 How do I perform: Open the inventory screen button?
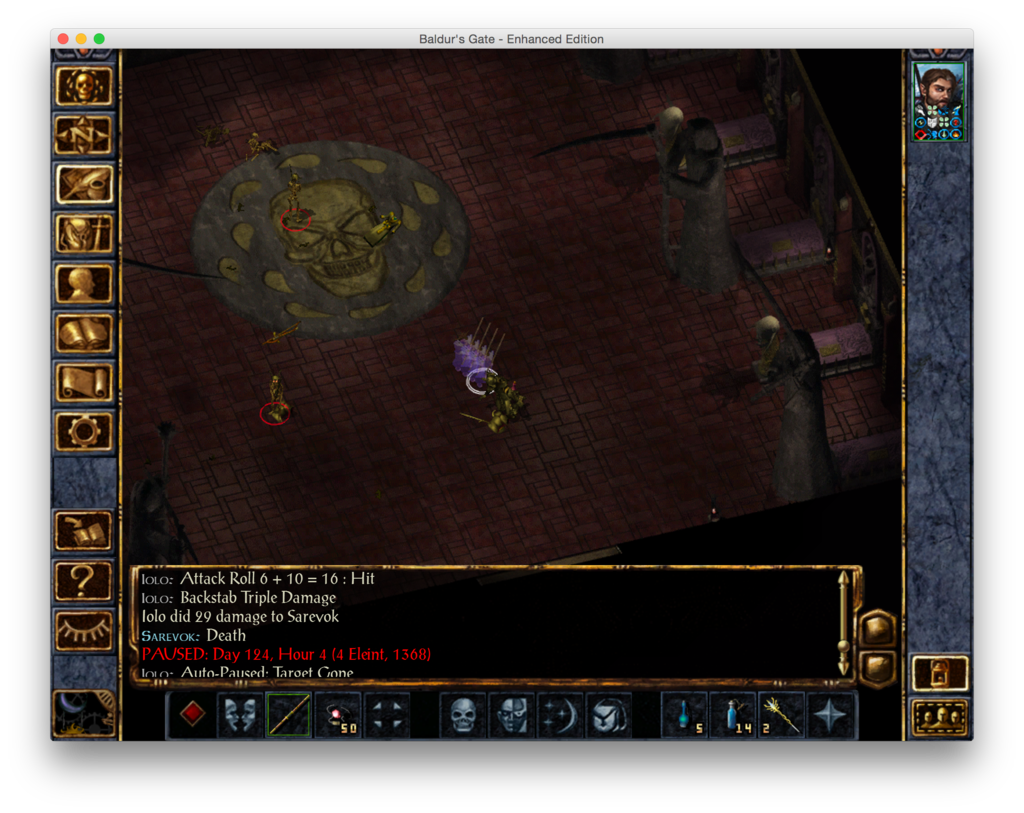click(x=84, y=234)
